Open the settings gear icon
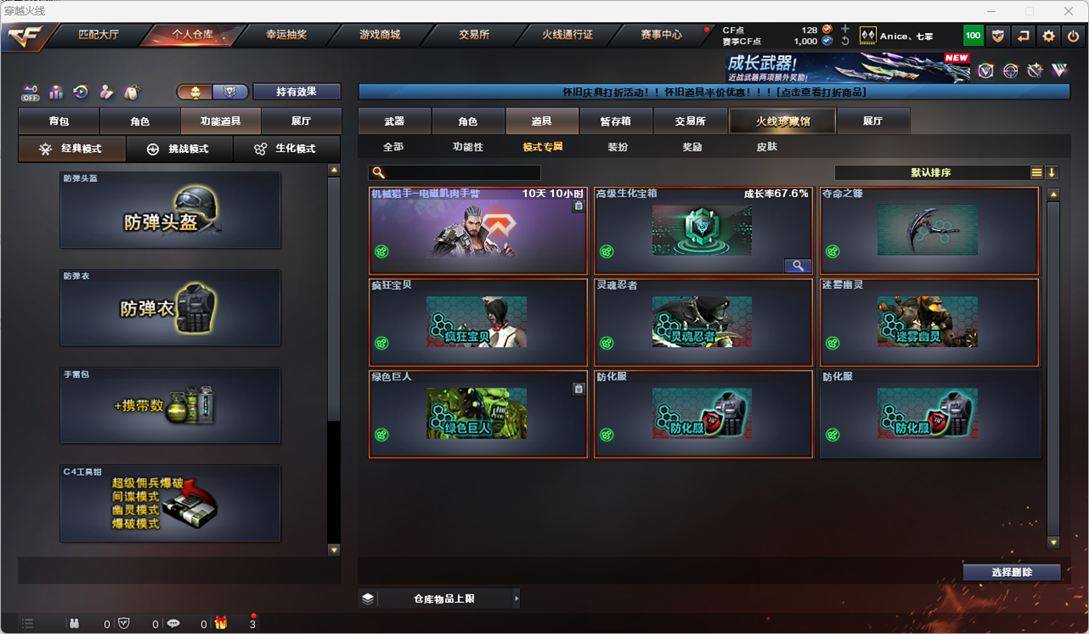Image resolution: width=1089 pixels, height=634 pixels. [x=1048, y=36]
